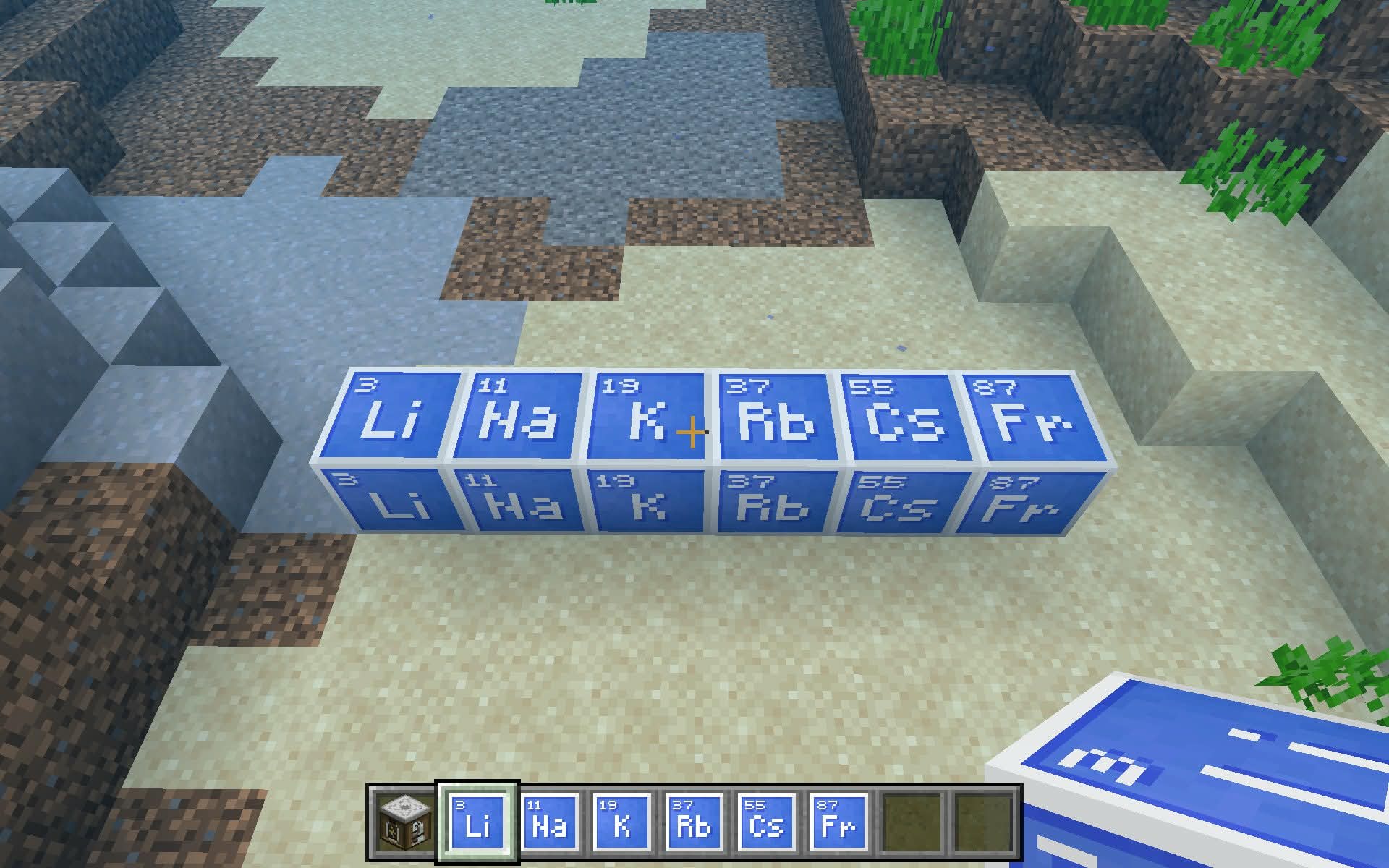Click the atomic number 87 on the Fr block
The width and height of the screenshot is (1389, 868).
pyautogui.click(x=993, y=386)
